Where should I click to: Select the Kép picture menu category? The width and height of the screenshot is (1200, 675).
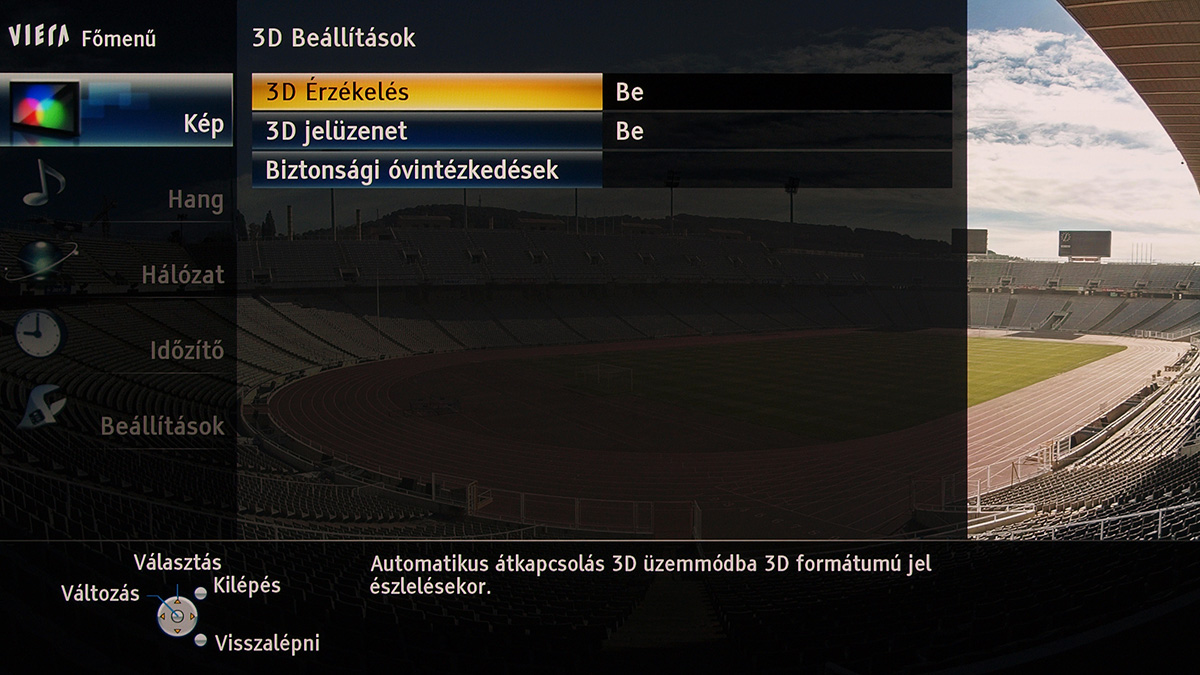pos(118,110)
